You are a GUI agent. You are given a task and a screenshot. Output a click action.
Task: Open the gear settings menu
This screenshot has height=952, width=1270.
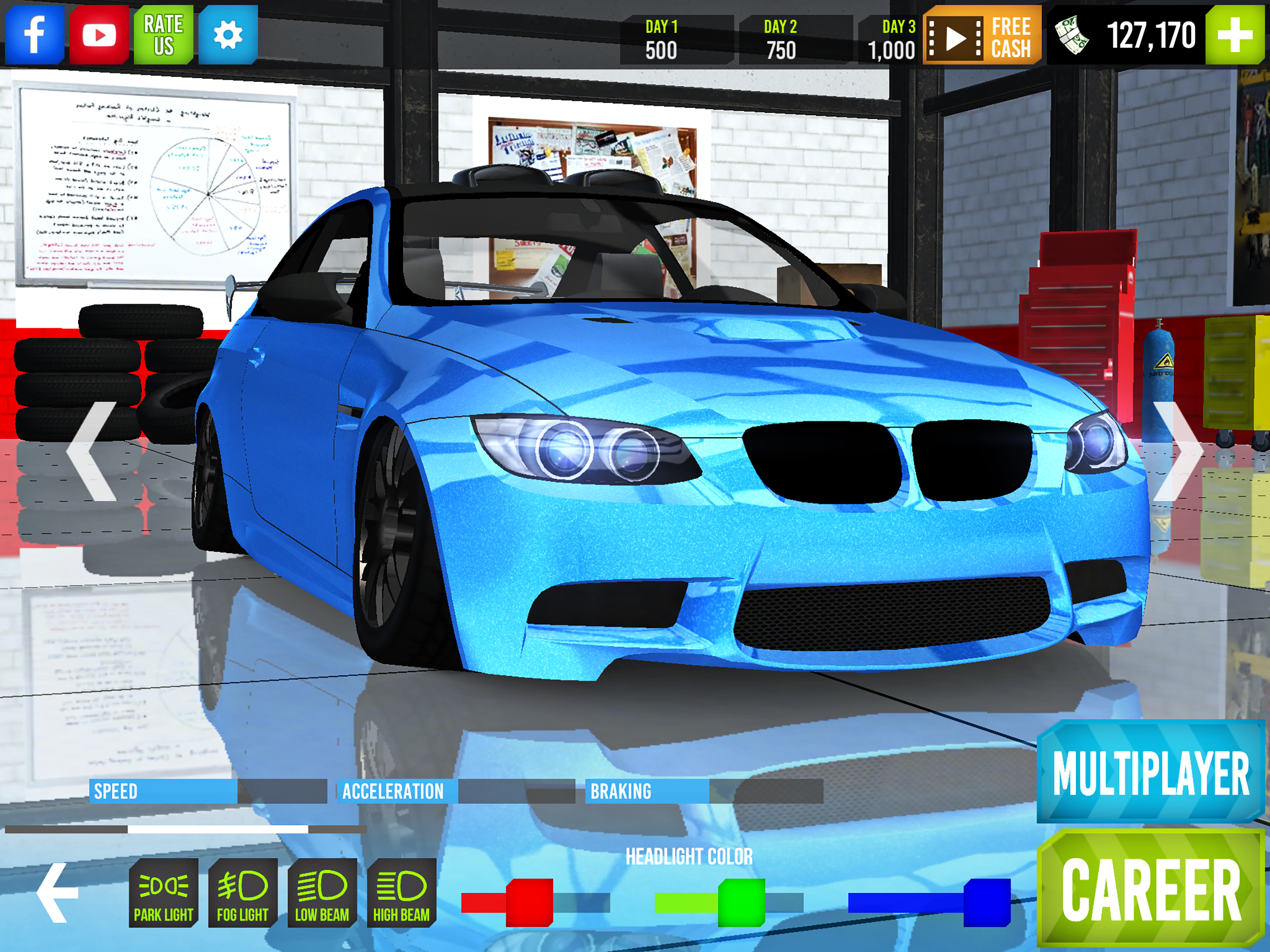[228, 34]
